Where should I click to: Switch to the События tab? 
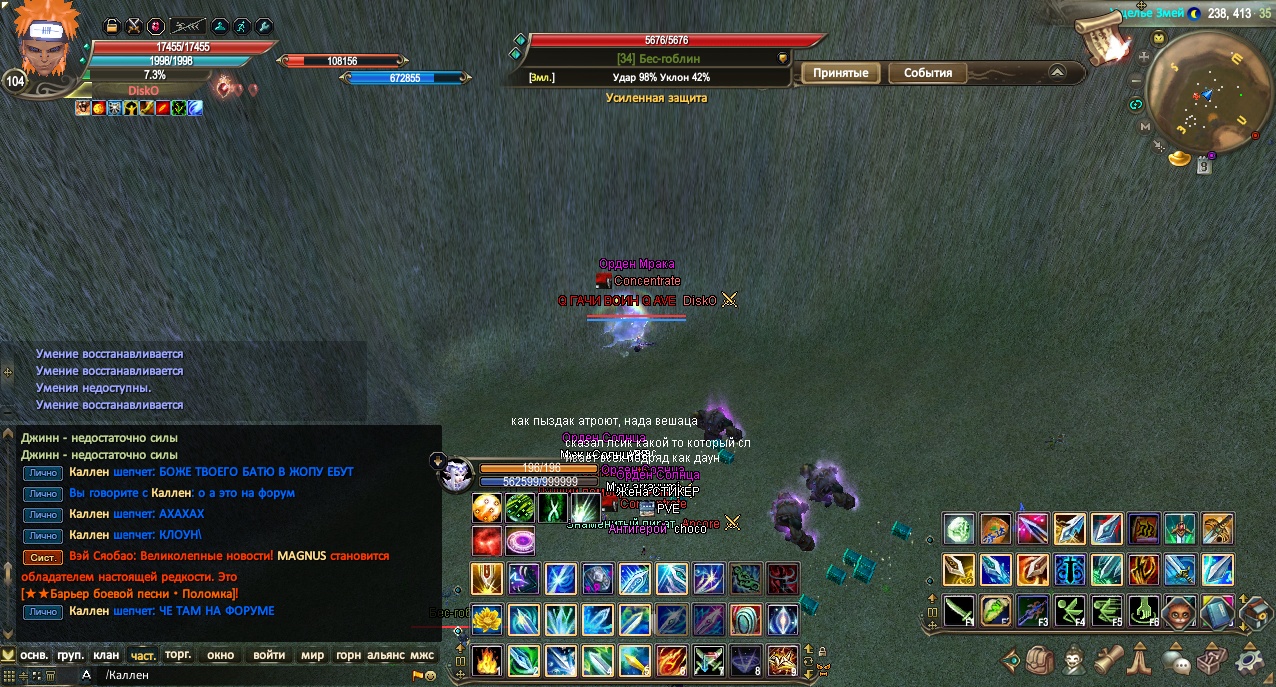point(927,73)
